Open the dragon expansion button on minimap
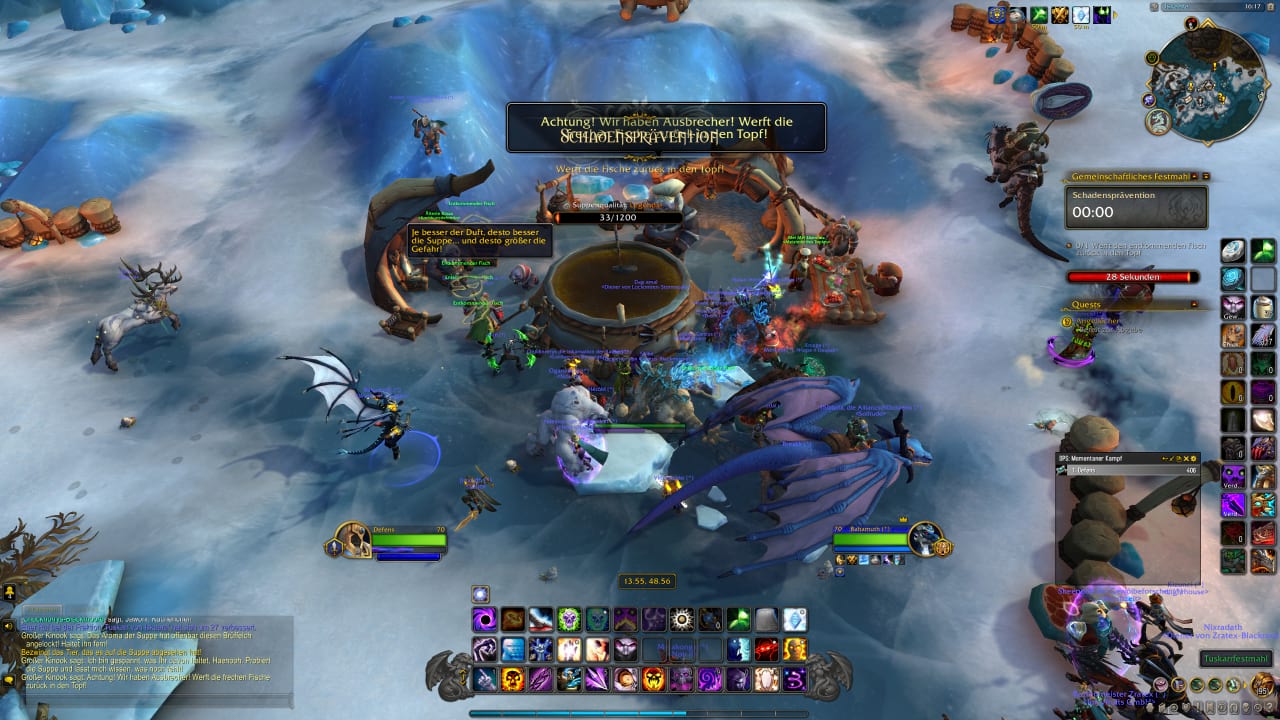The height and width of the screenshot is (720, 1280). pyautogui.click(x=1159, y=122)
